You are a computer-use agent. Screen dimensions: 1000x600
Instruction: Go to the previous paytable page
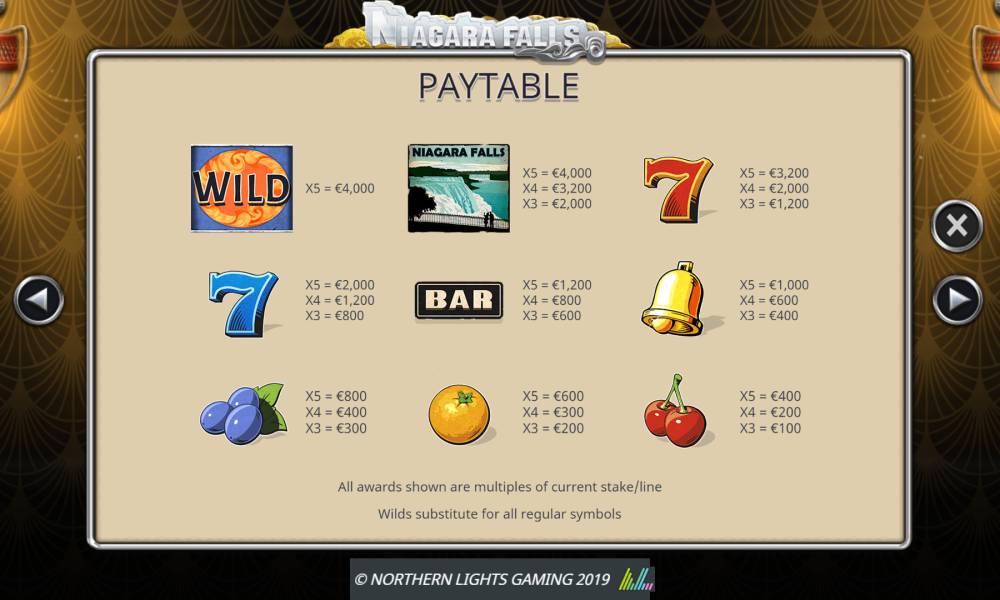click(x=39, y=299)
